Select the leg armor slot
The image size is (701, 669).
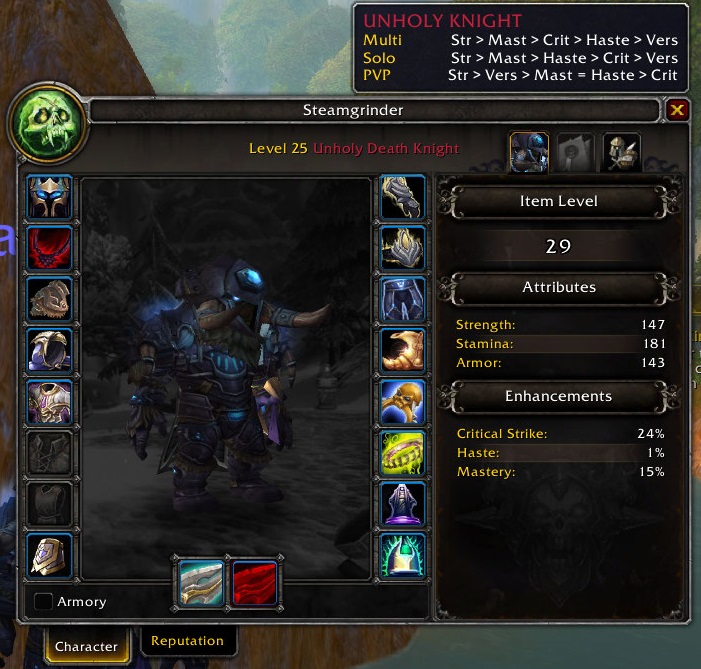[x=403, y=299]
